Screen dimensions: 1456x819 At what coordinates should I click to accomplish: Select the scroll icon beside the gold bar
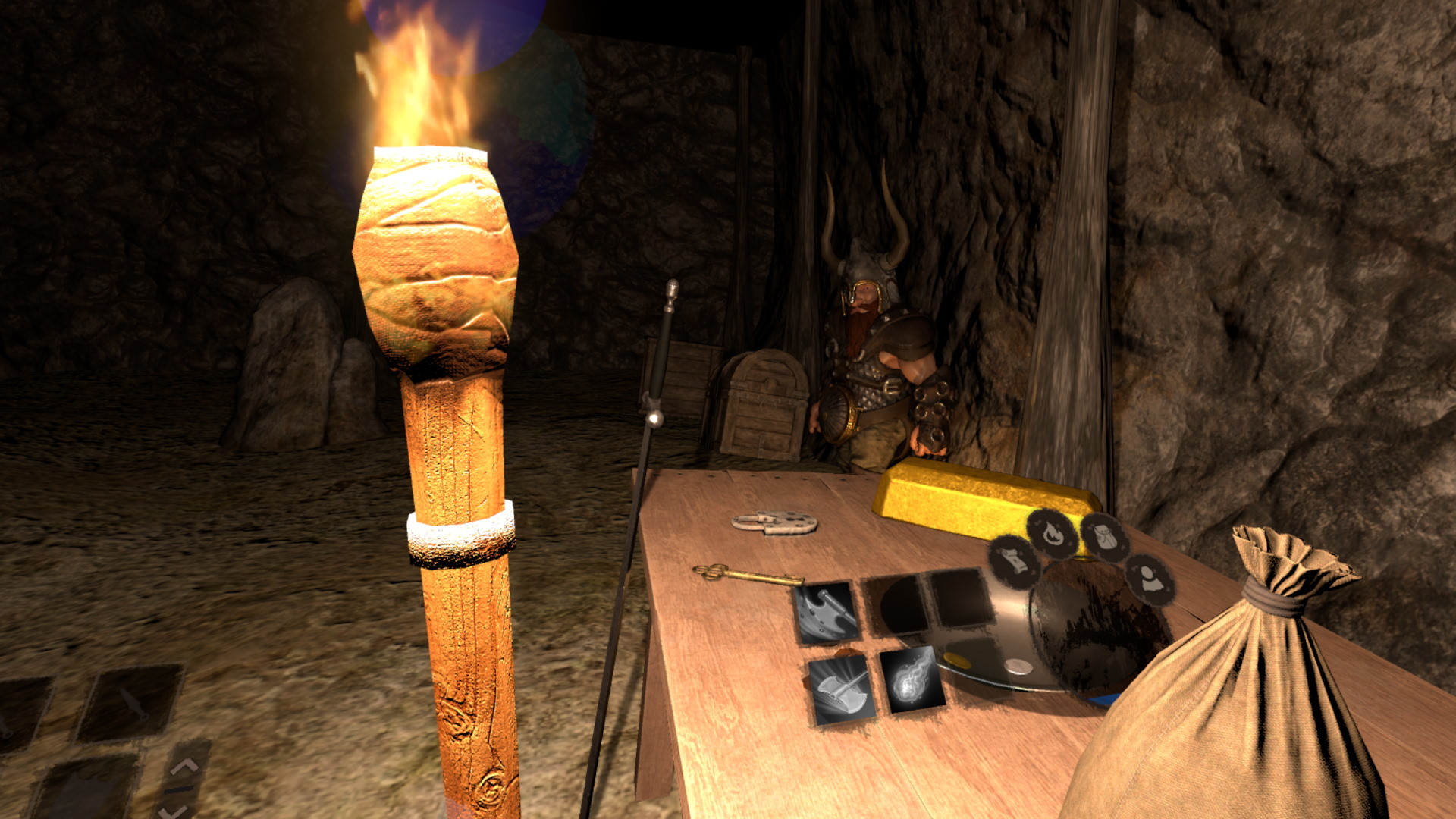pos(1015,561)
